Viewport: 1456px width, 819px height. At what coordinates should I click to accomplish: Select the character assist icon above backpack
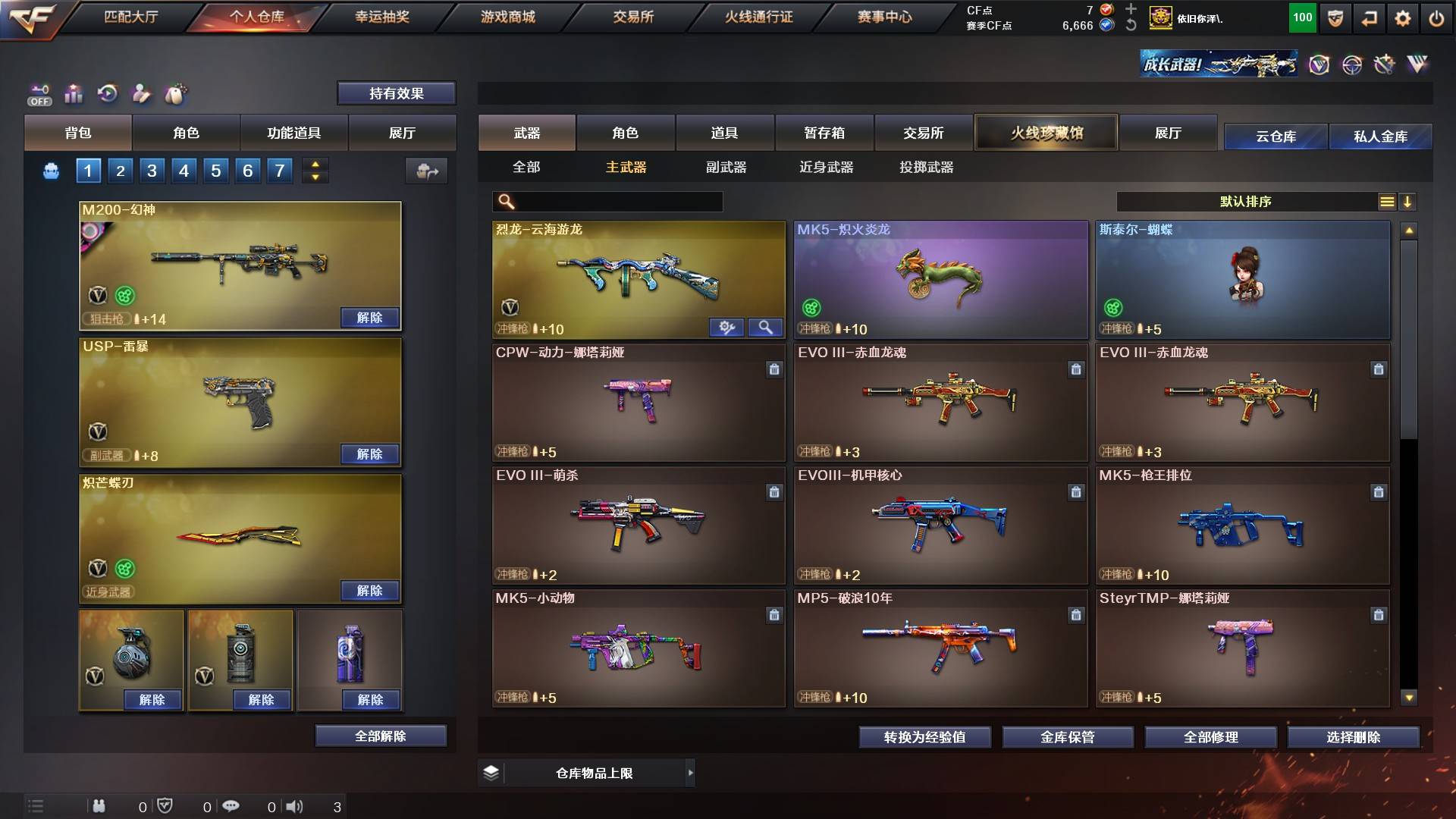click(142, 93)
